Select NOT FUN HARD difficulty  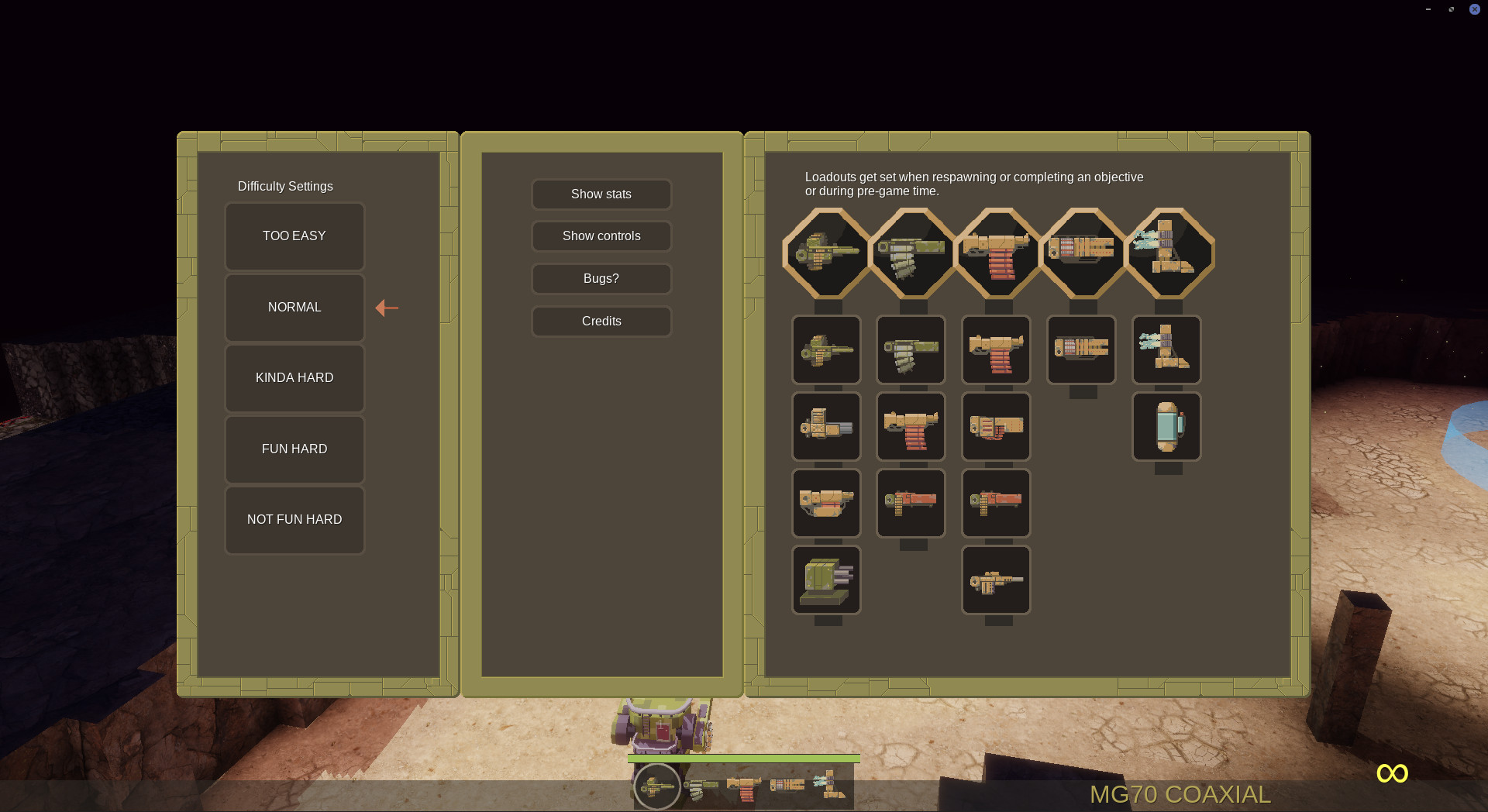tap(294, 520)
